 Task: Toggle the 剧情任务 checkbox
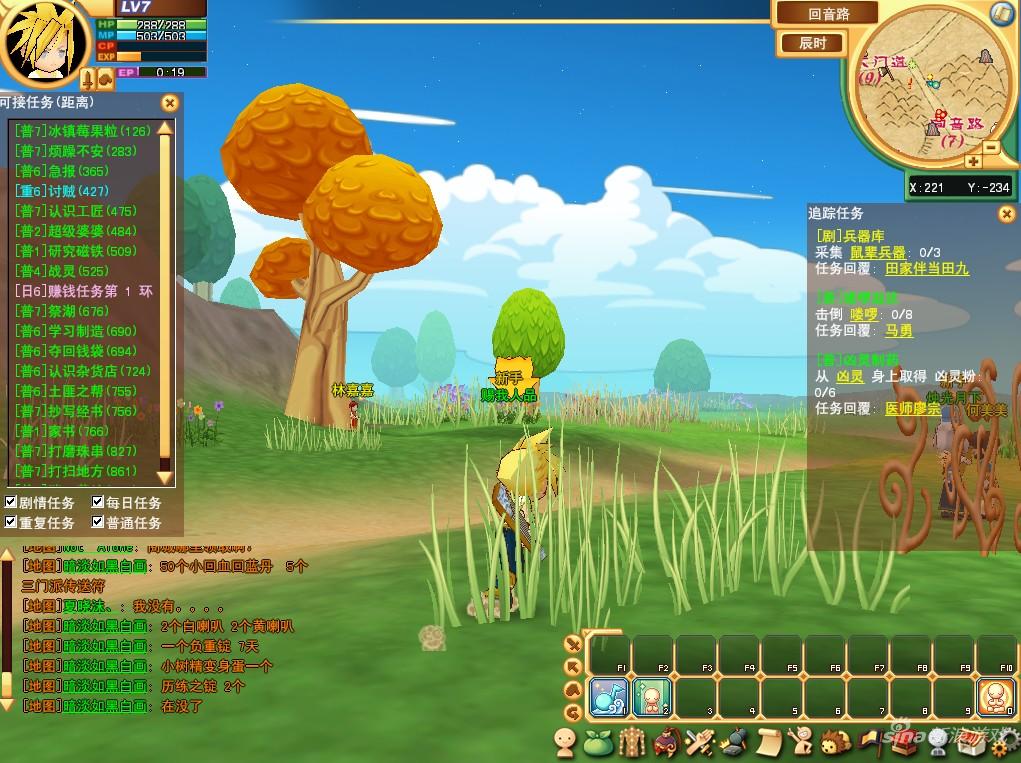tap(11, 502)
